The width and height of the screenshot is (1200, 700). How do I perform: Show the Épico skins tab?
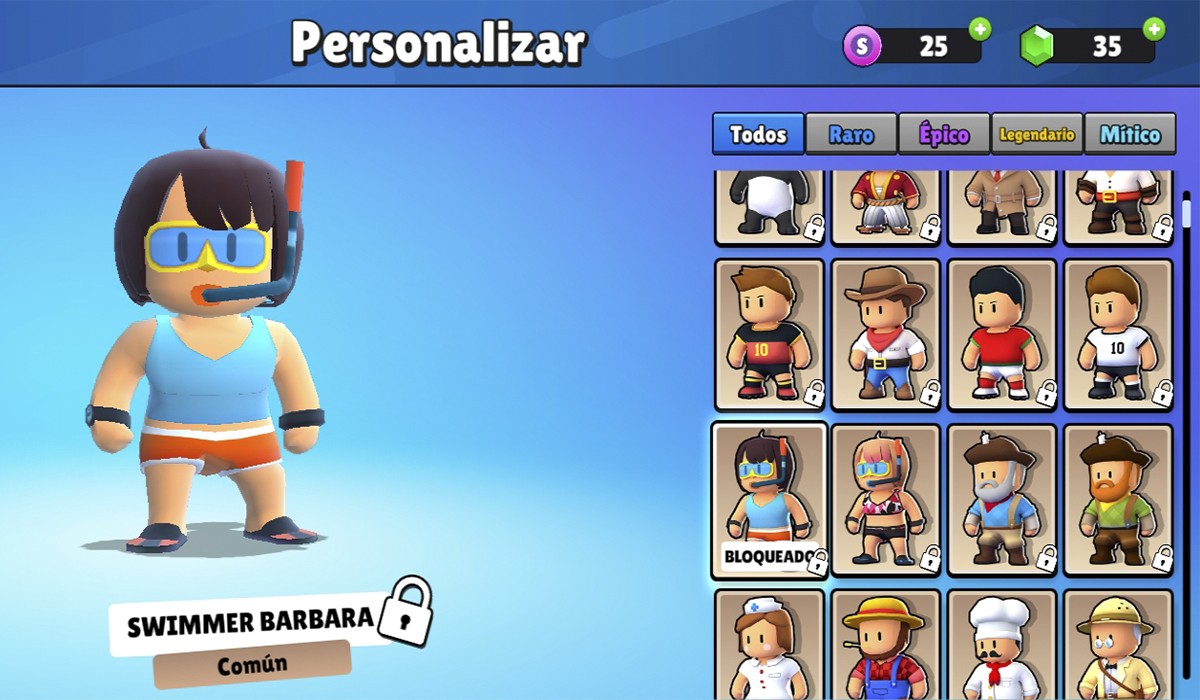pos(944,134)
